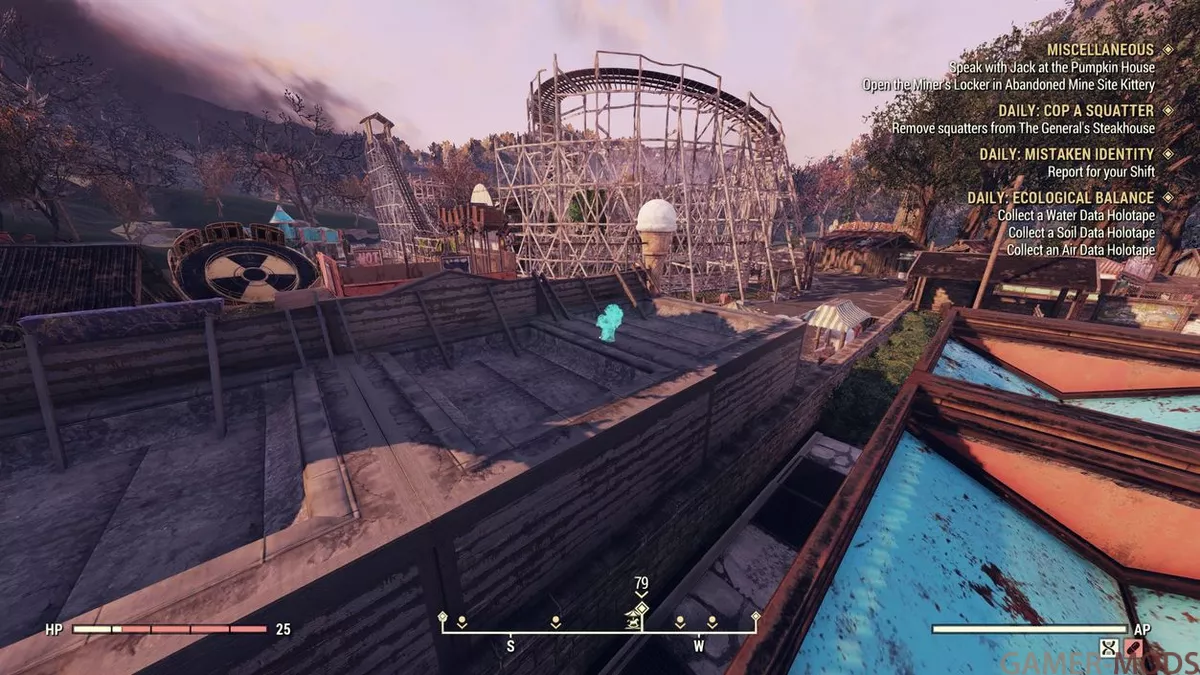Choose the Miner's Locker objective line
Image resolution: width=1200 pixels, height=675 pixels.
1008,85
